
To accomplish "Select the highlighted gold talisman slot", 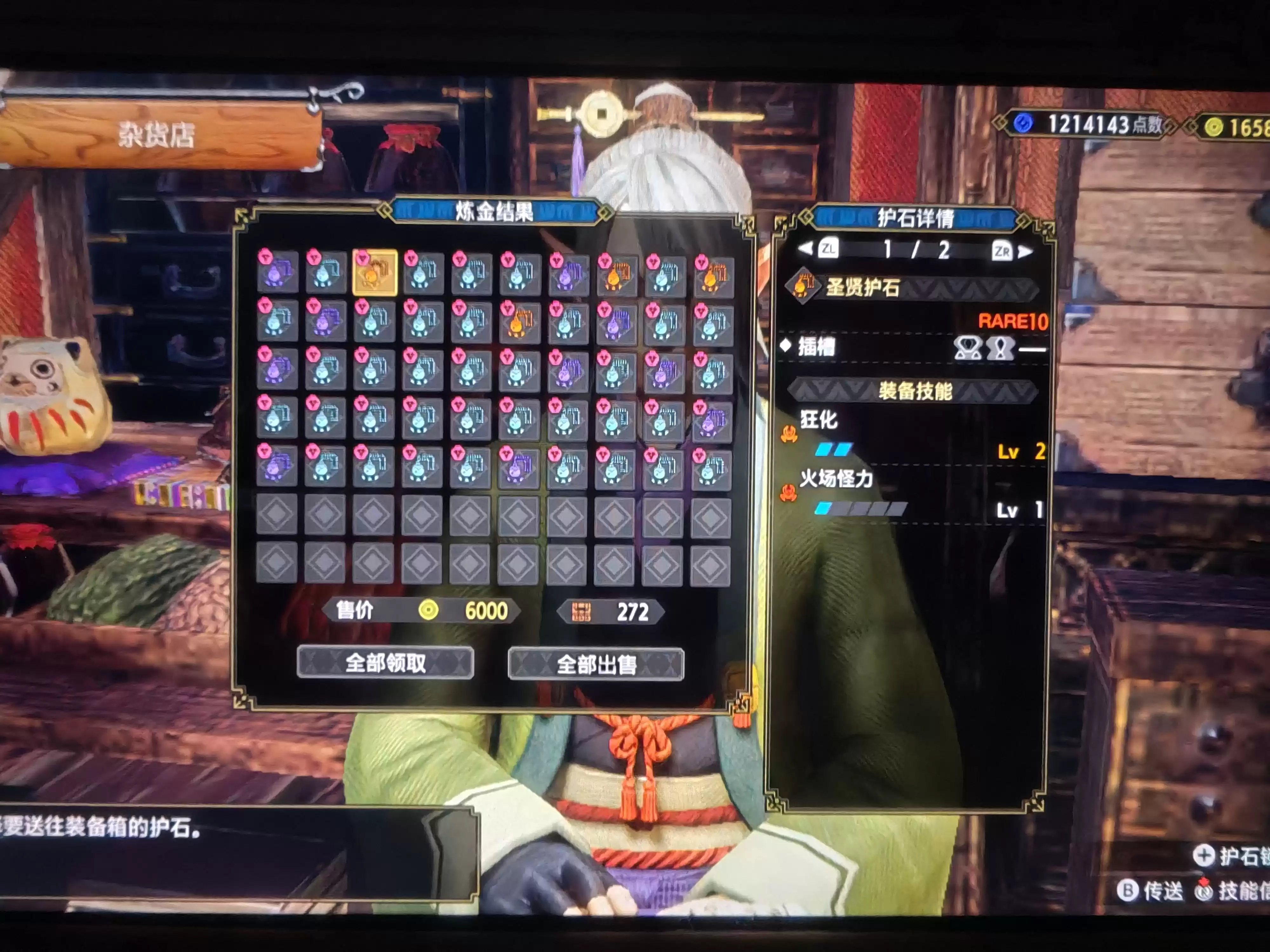I will pos(374,273).
